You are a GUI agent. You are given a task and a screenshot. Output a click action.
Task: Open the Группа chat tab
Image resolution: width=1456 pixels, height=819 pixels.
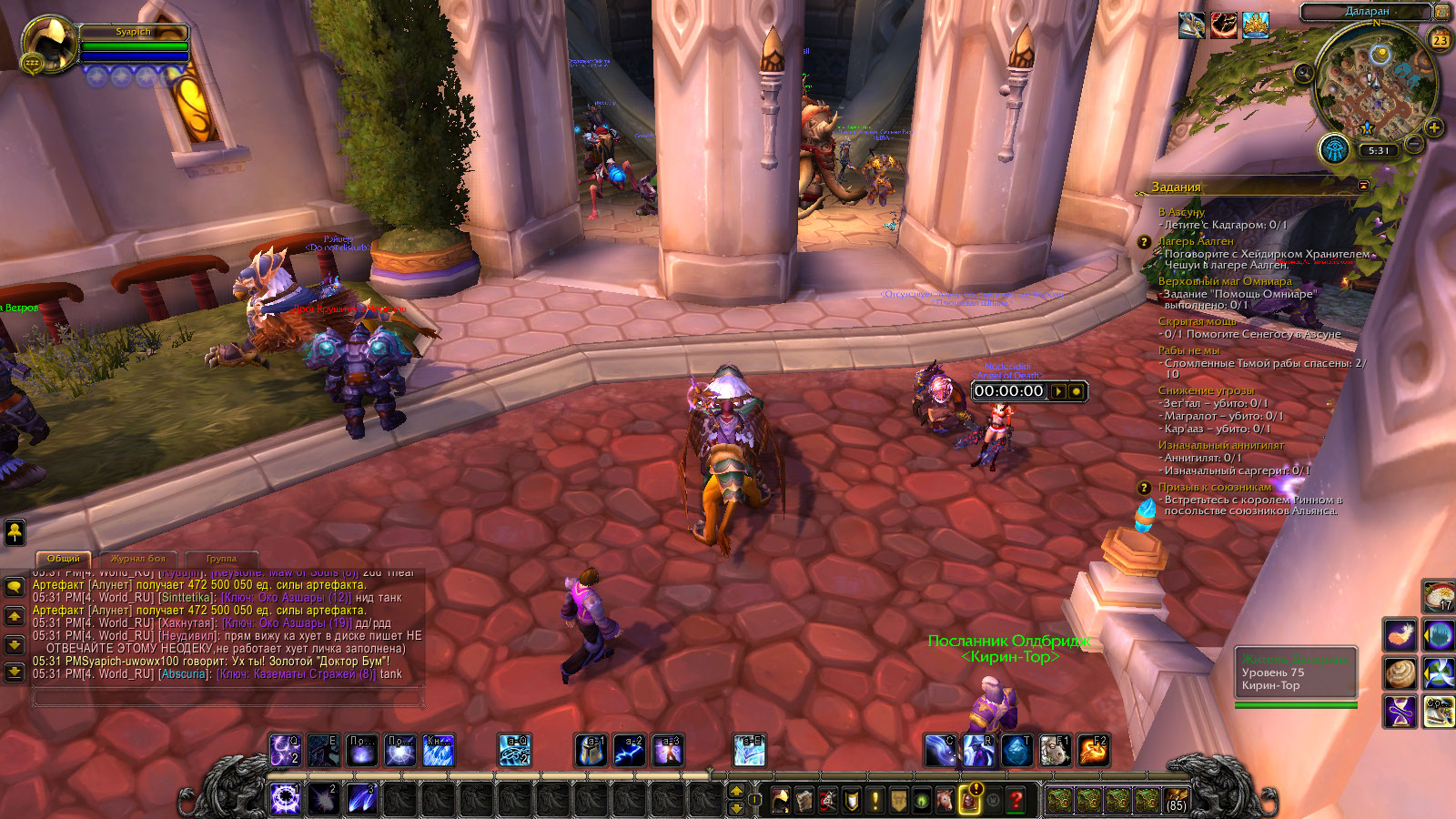(x=221, y=559)
